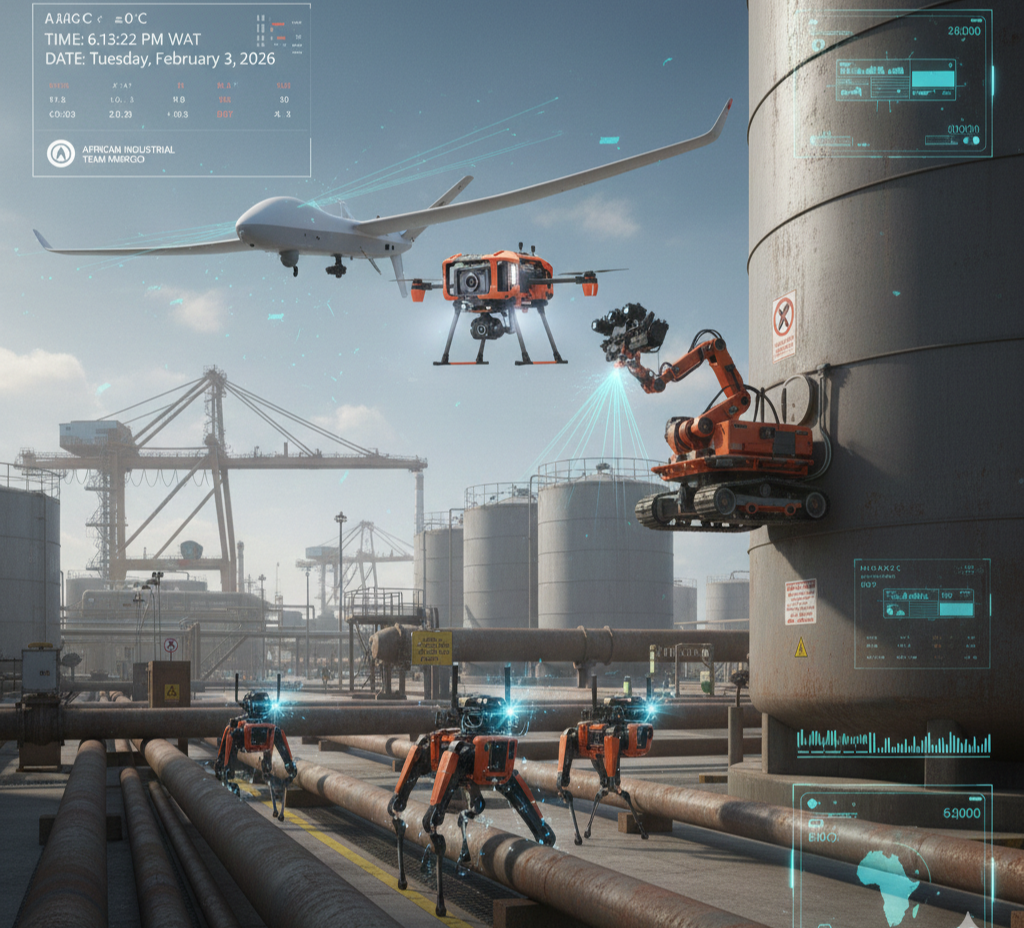Select the audio waveform display

[893, 743]
